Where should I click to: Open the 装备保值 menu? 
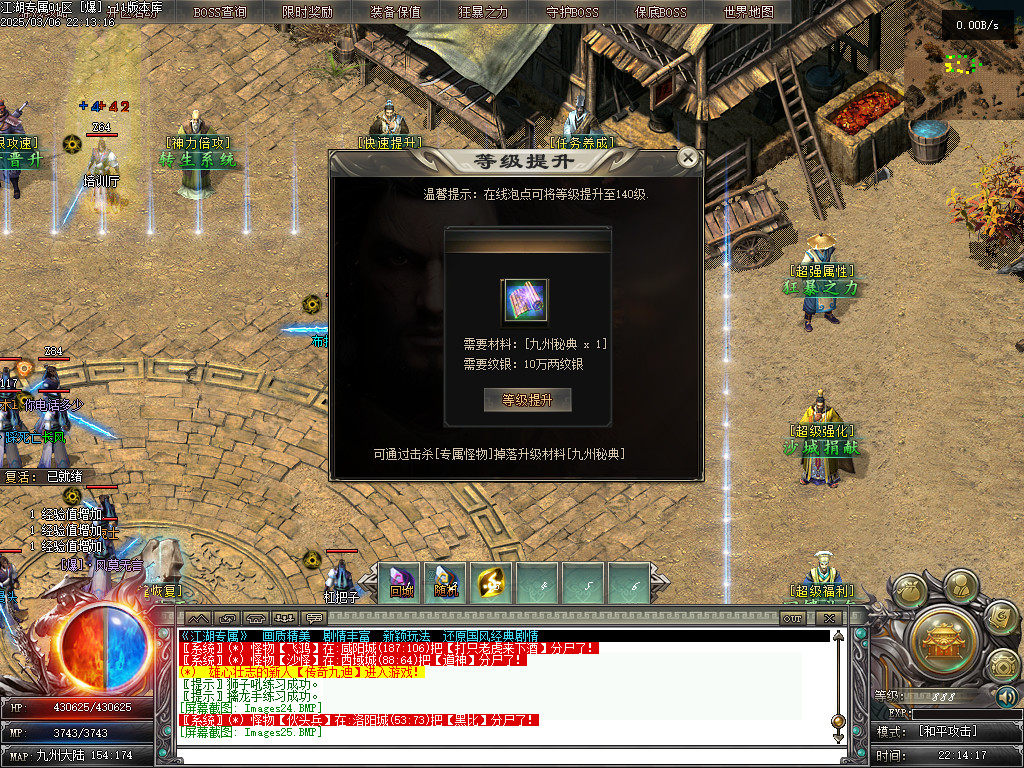tap(395, 13)
